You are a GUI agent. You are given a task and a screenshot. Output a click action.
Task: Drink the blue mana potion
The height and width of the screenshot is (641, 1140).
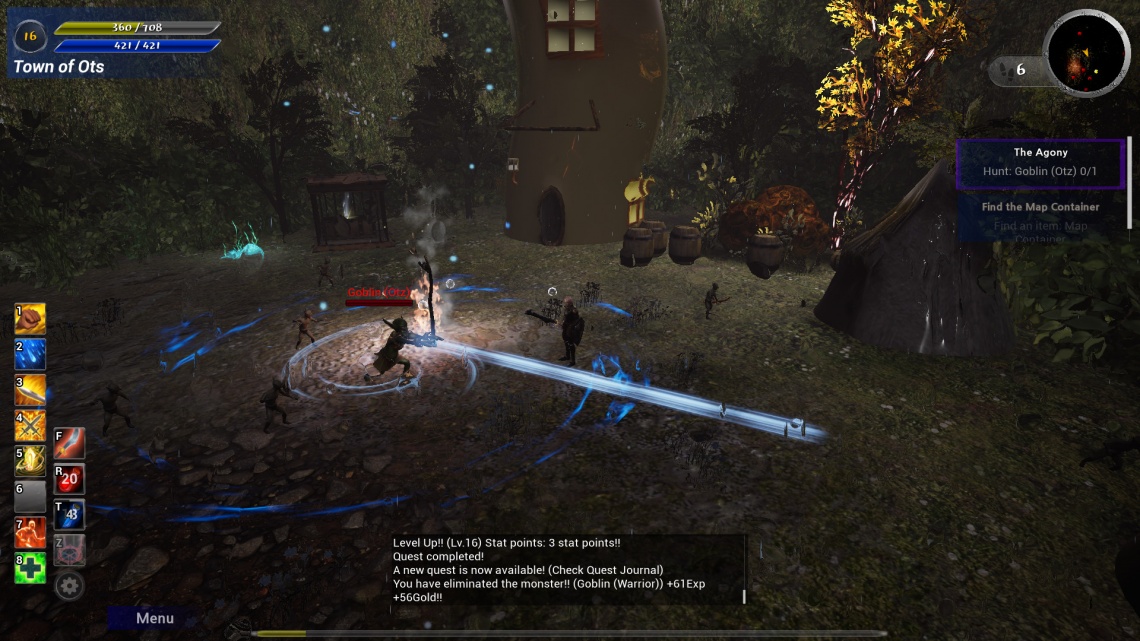pos(69,514)
